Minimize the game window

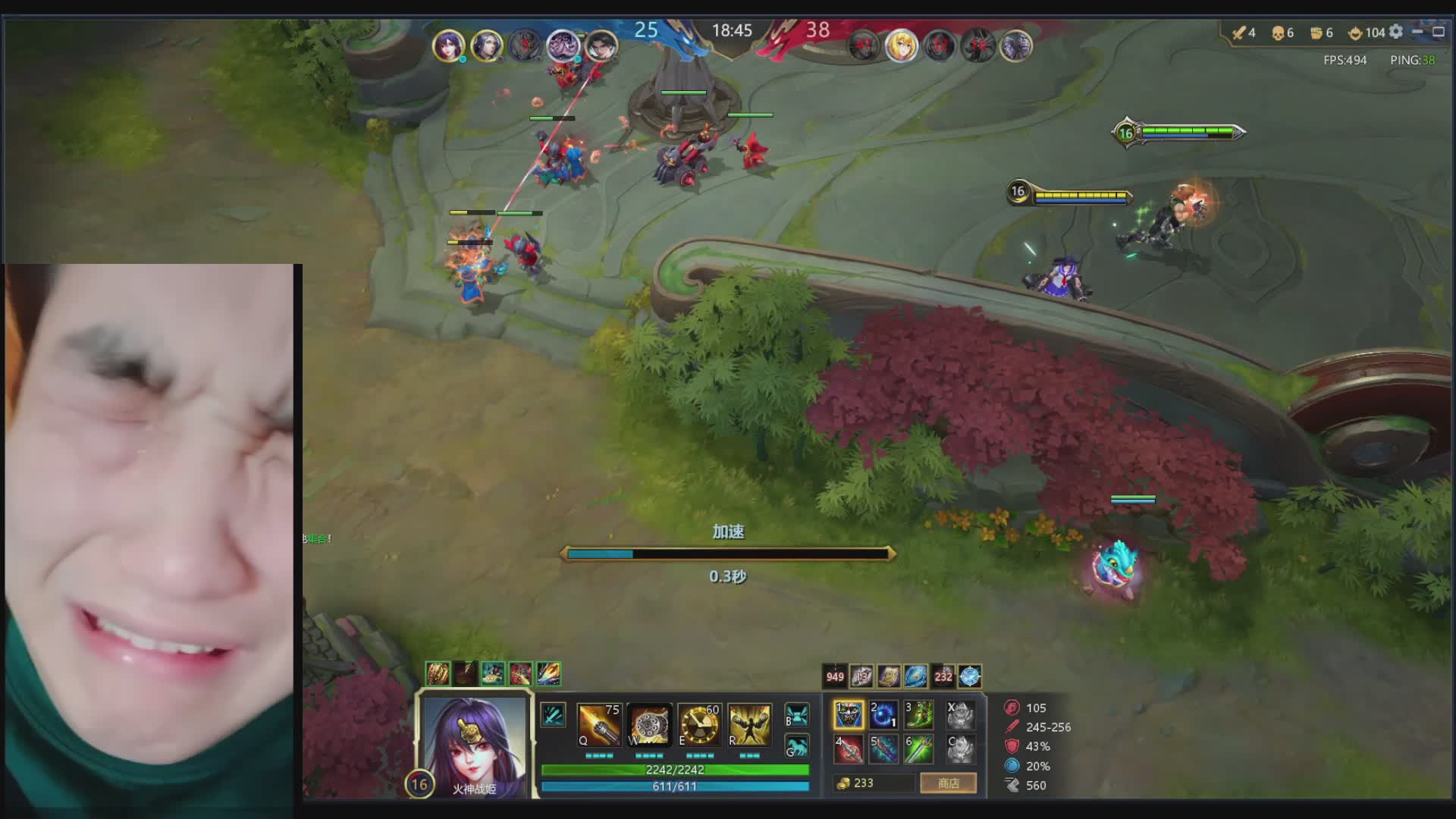(x=1417, y=32)
